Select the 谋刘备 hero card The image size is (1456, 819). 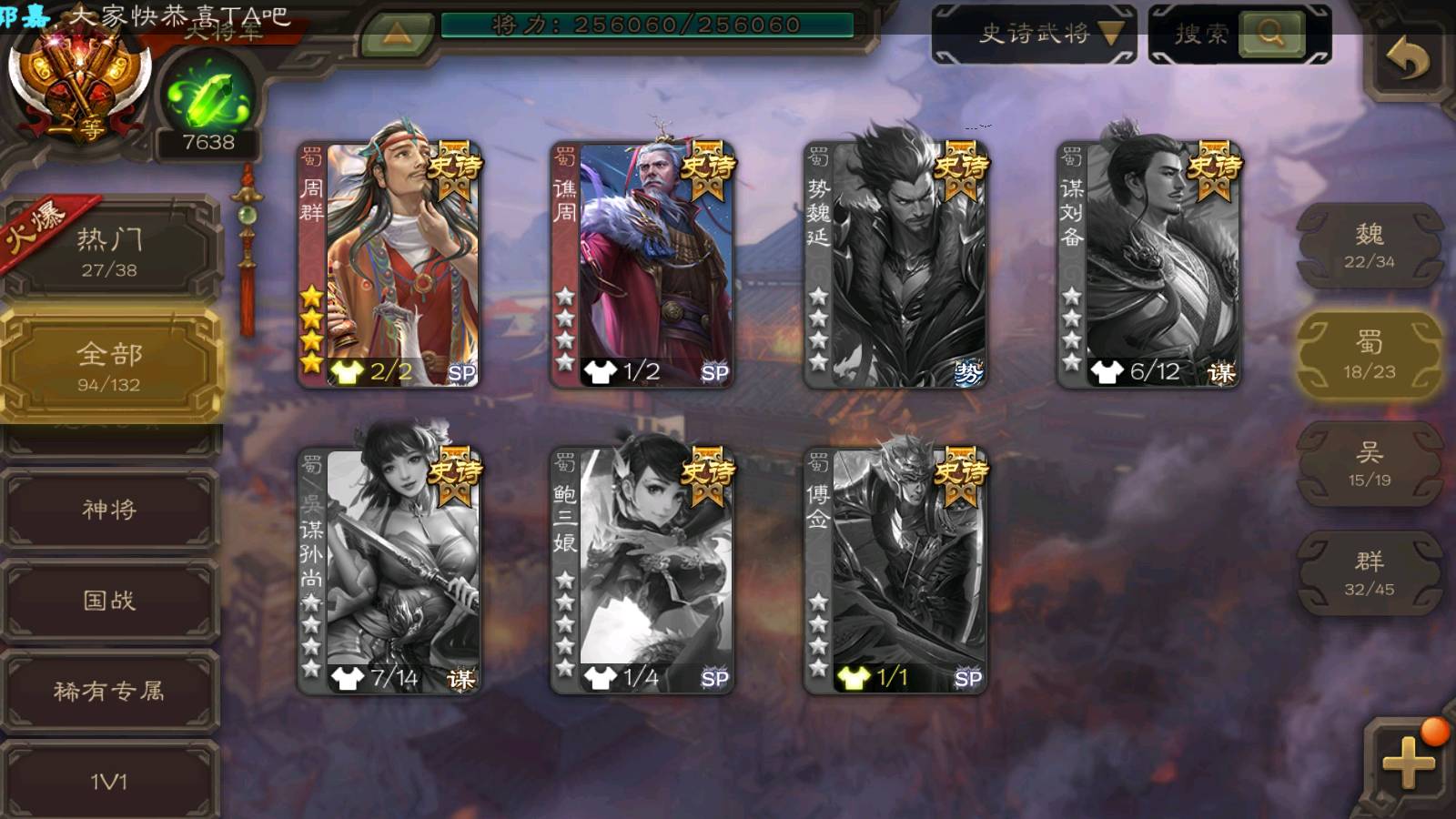click(1148, 264)
